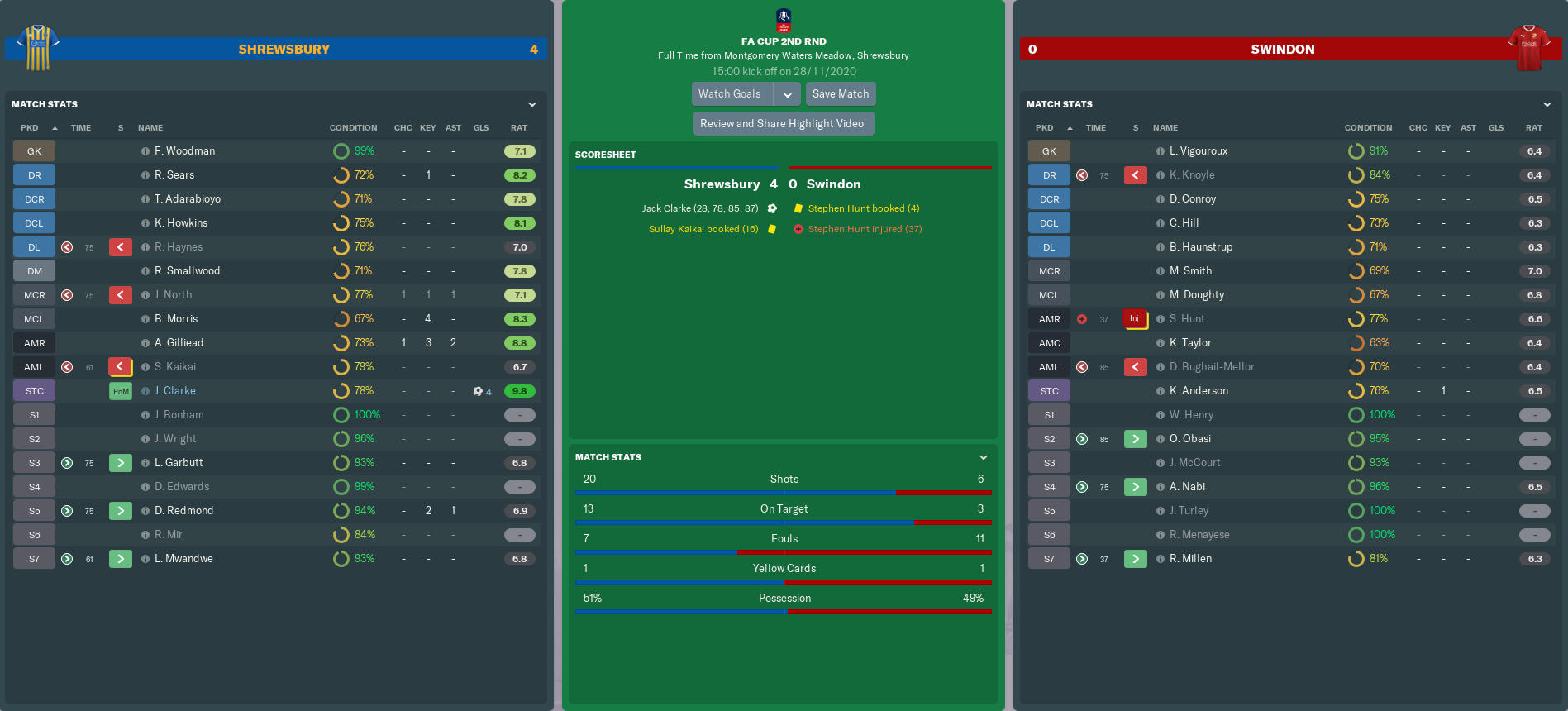Collapse Shrewsbury match stats panel

[532, 105]
